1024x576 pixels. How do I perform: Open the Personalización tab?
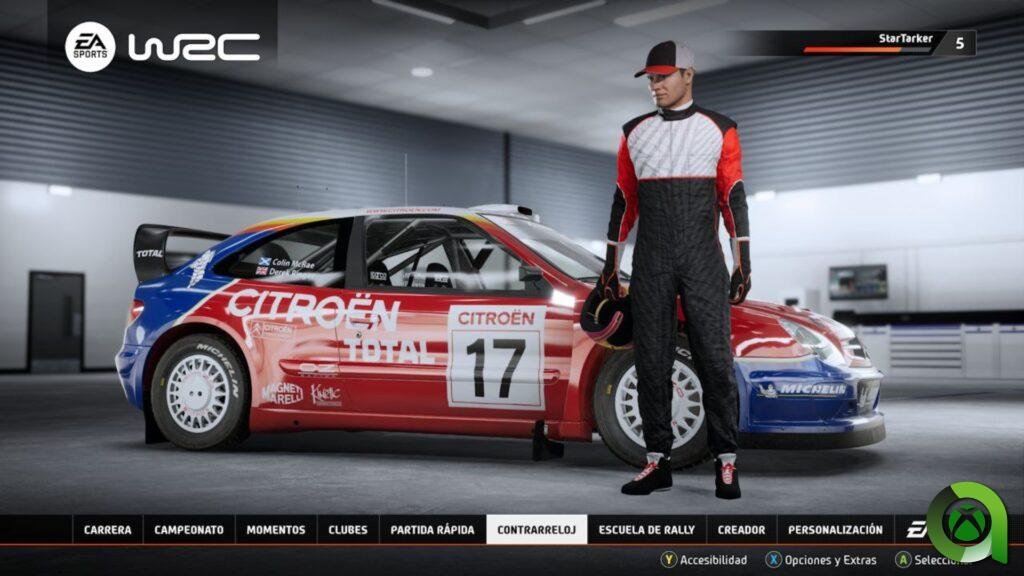coord(835,530)
